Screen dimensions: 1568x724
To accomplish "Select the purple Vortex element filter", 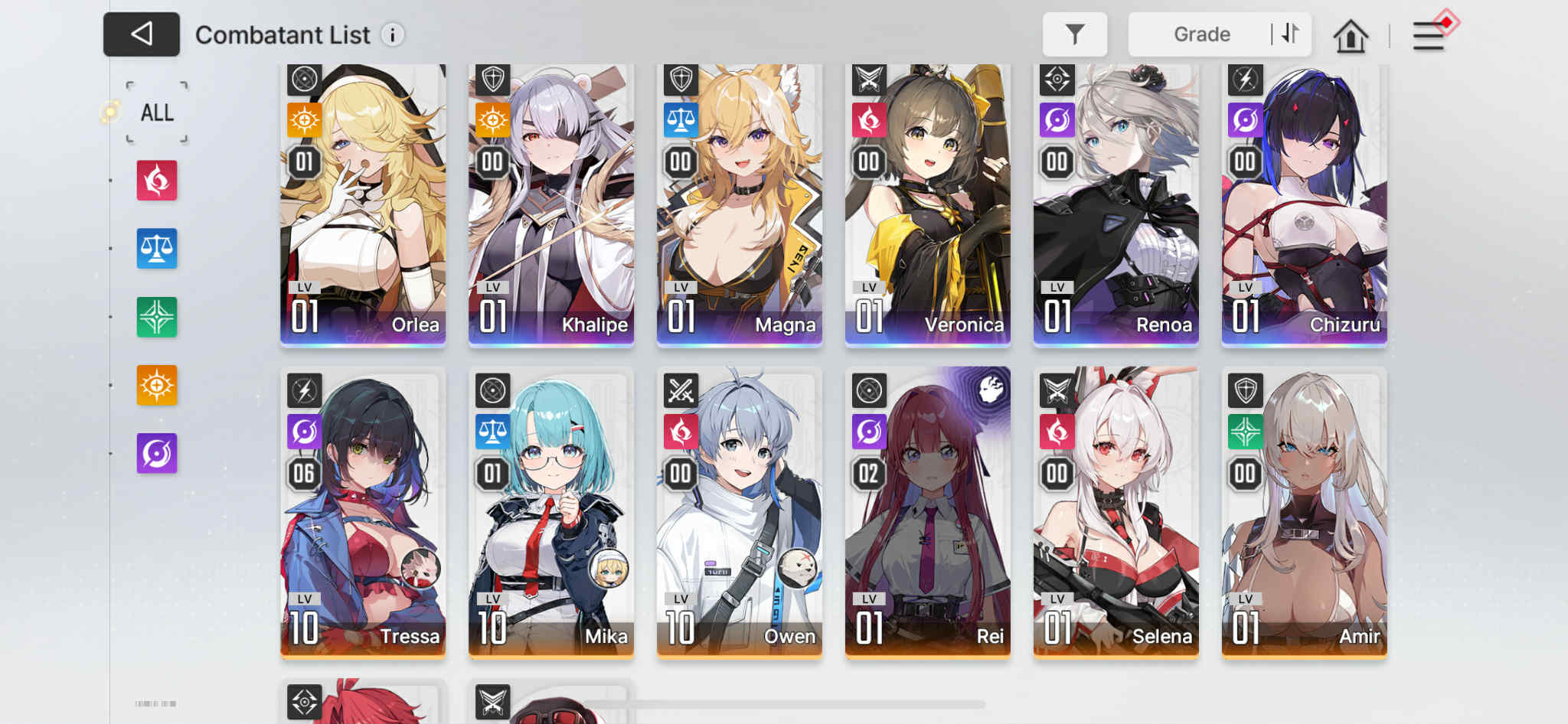I will [x=156, y=453].
